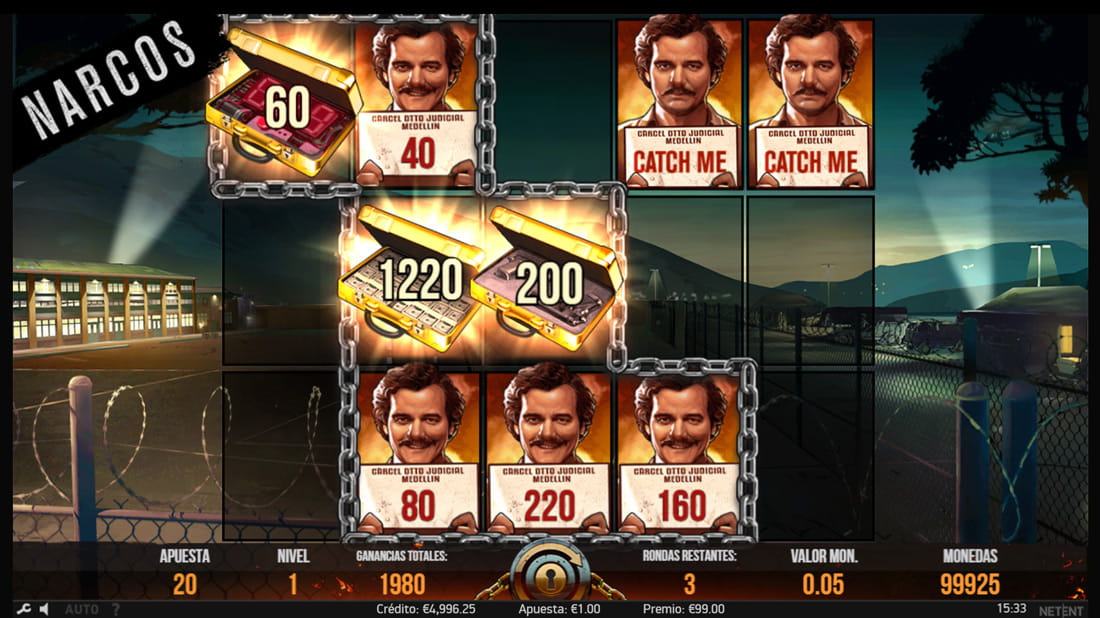Open the wrench settings menu
Screen dimensions: 1100x618
click(x=24, y=608)
